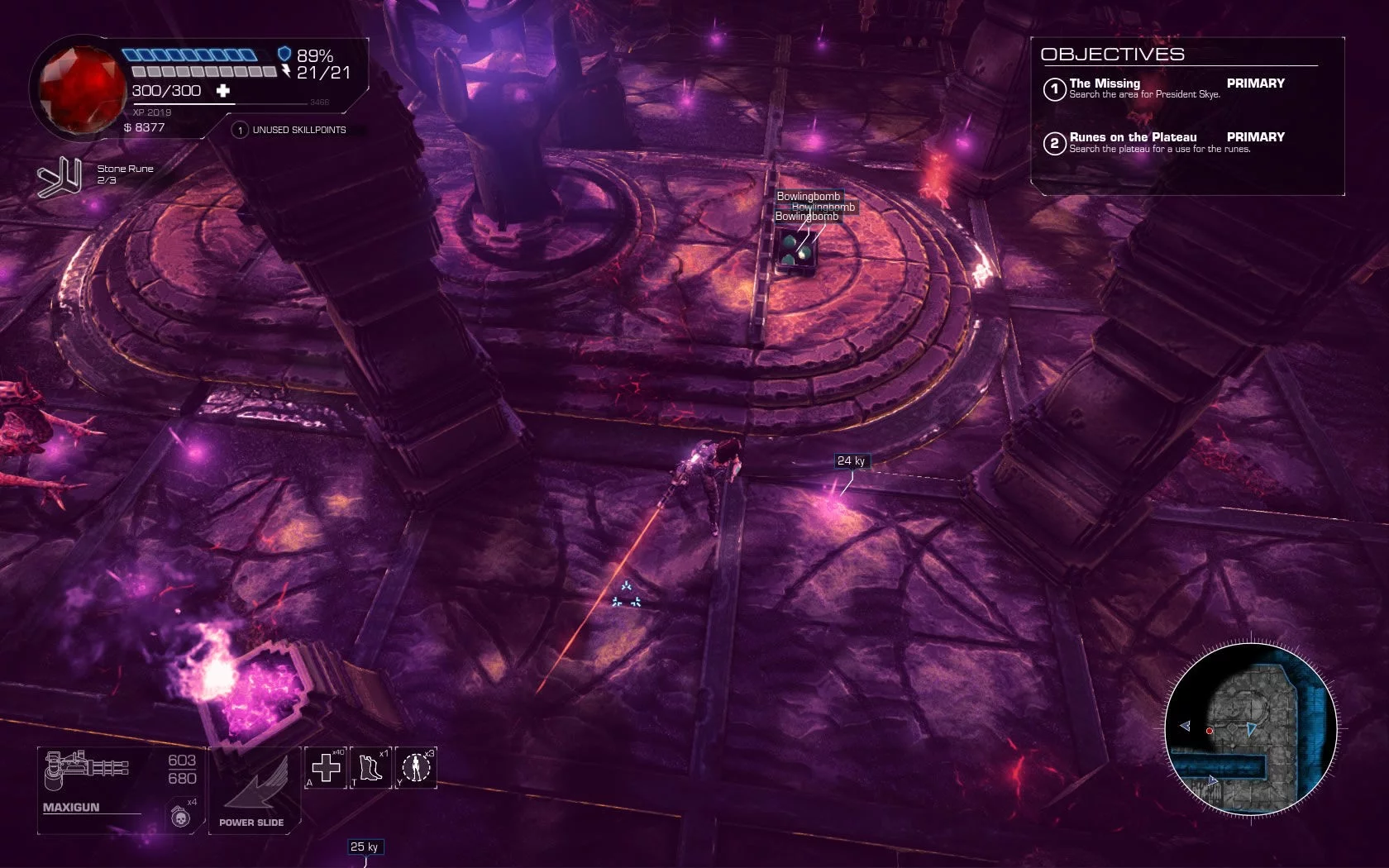Use the skull grenade item
Image resolution: width=1389 pixels, height=868 pixels.
click(180, 817)
